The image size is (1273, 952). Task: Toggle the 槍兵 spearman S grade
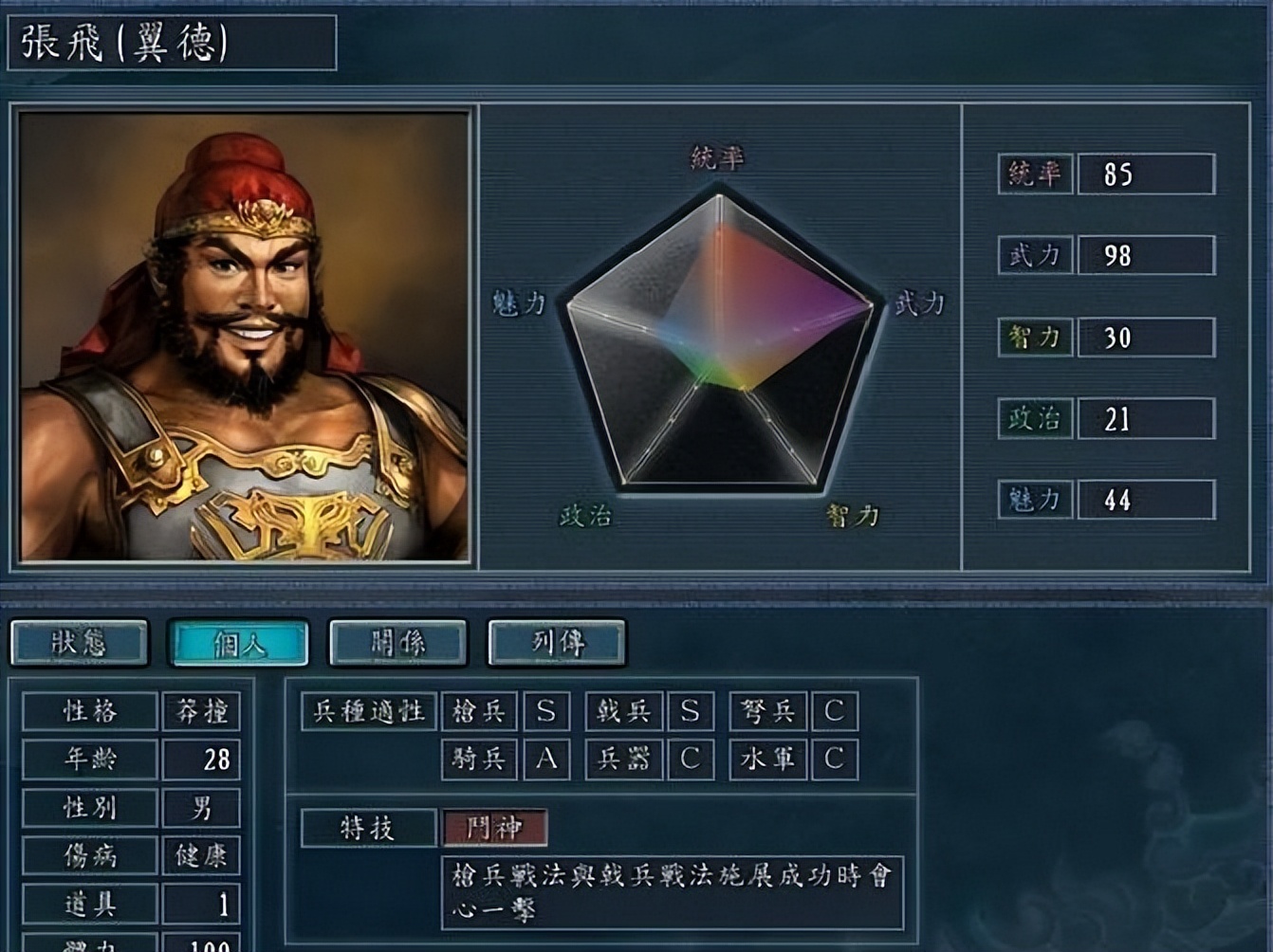point(545,711)
